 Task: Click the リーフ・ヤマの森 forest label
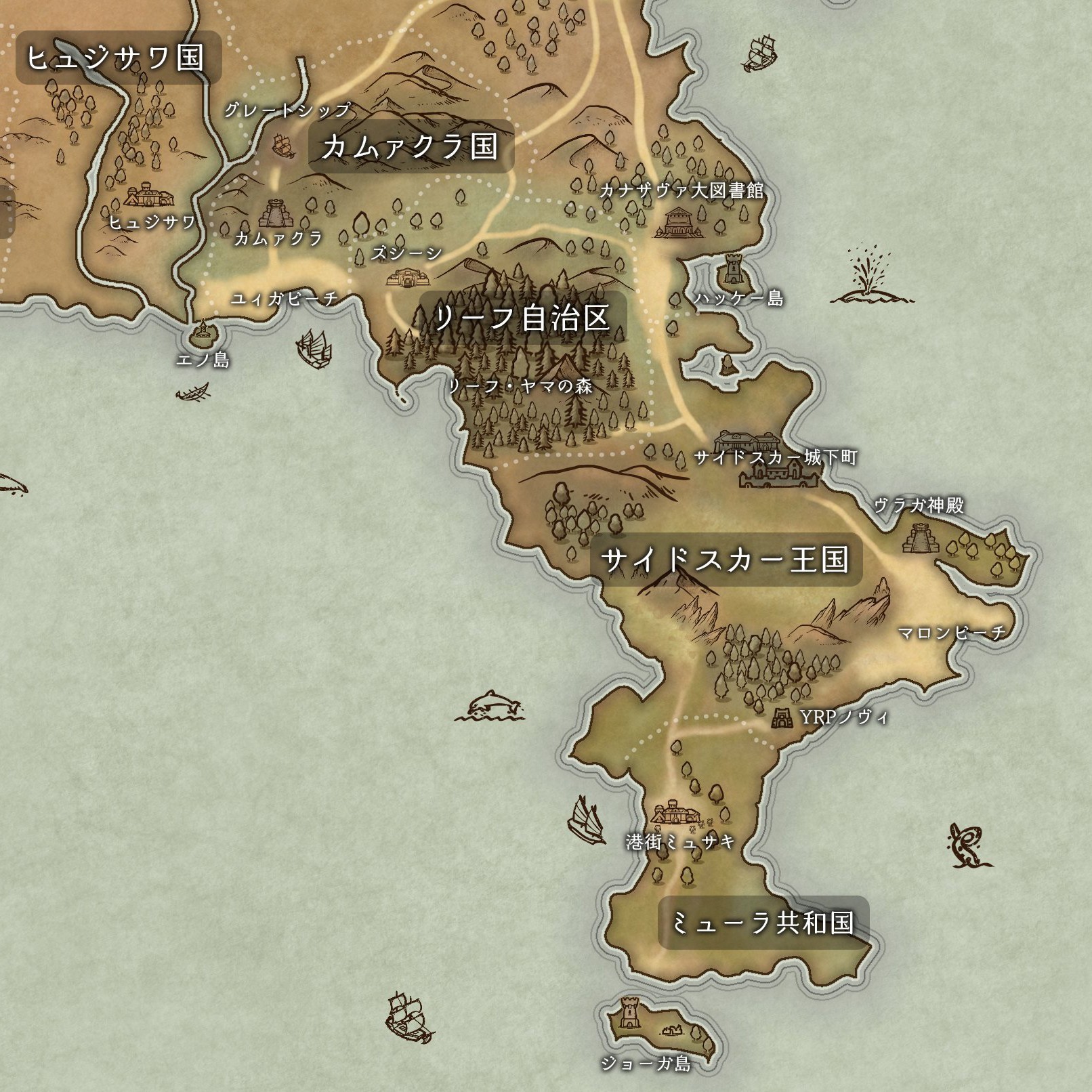point(520,386)
